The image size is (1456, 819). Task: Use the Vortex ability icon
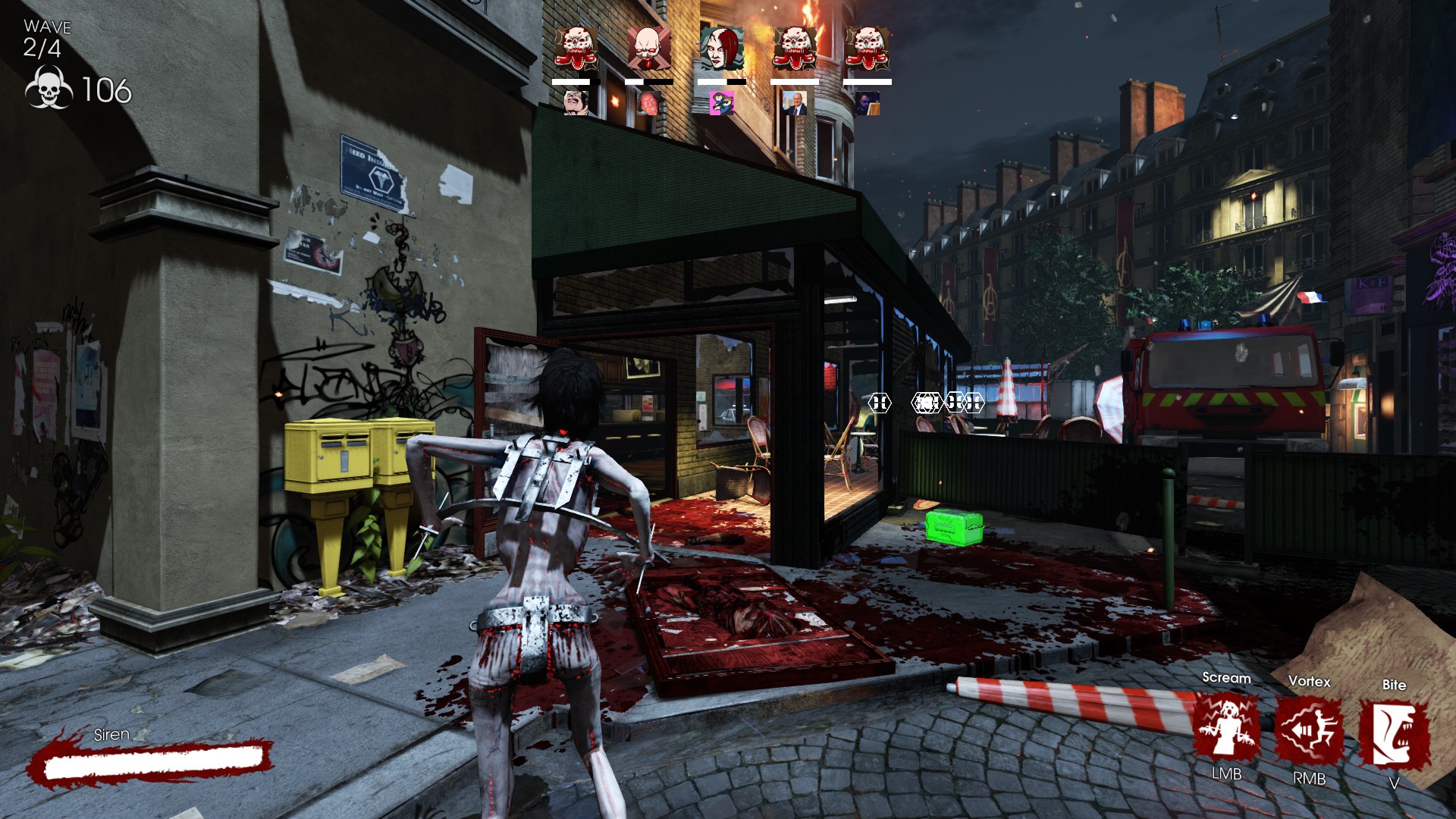click(1309, 731)
